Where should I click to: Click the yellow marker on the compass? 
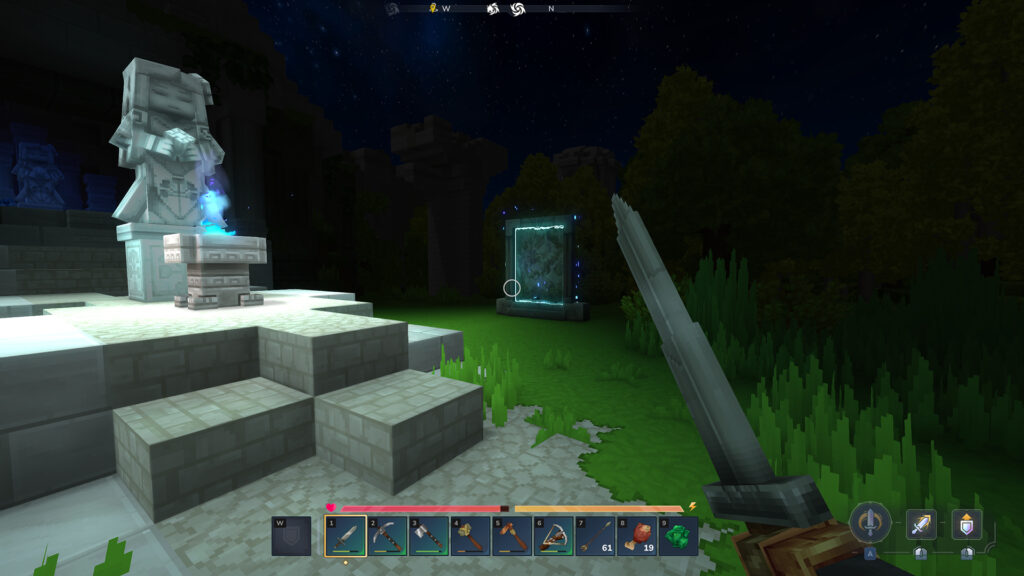click(434, 8)
